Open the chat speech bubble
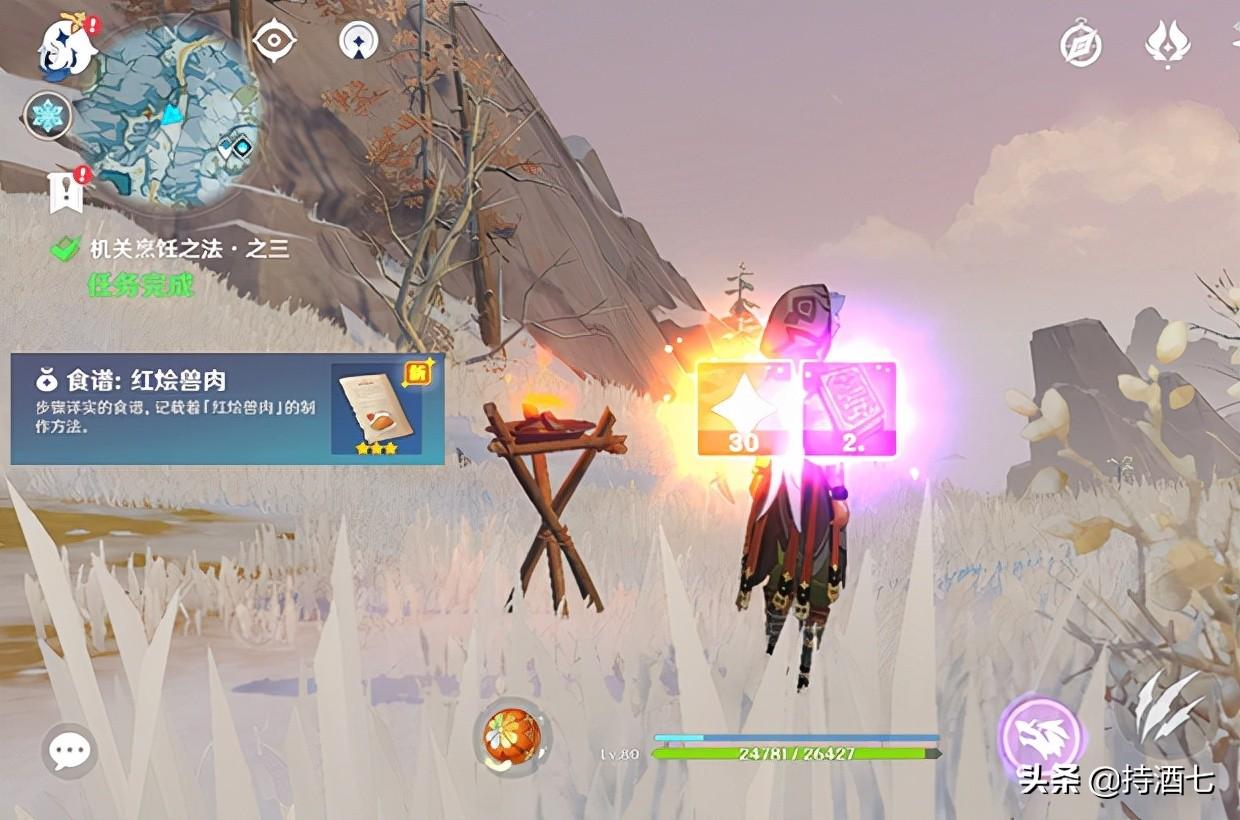Screen dimensions: 1240x820 point(69,750)
